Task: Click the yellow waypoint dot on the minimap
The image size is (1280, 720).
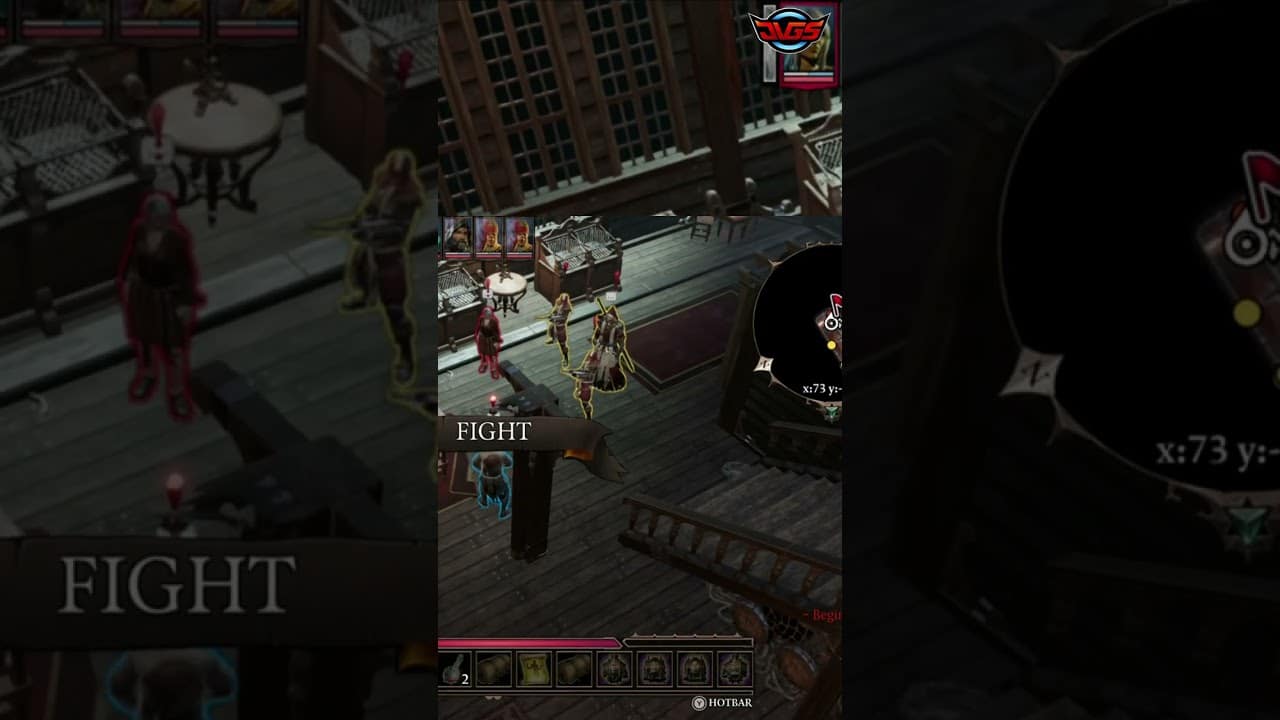Action: (831, 344)
